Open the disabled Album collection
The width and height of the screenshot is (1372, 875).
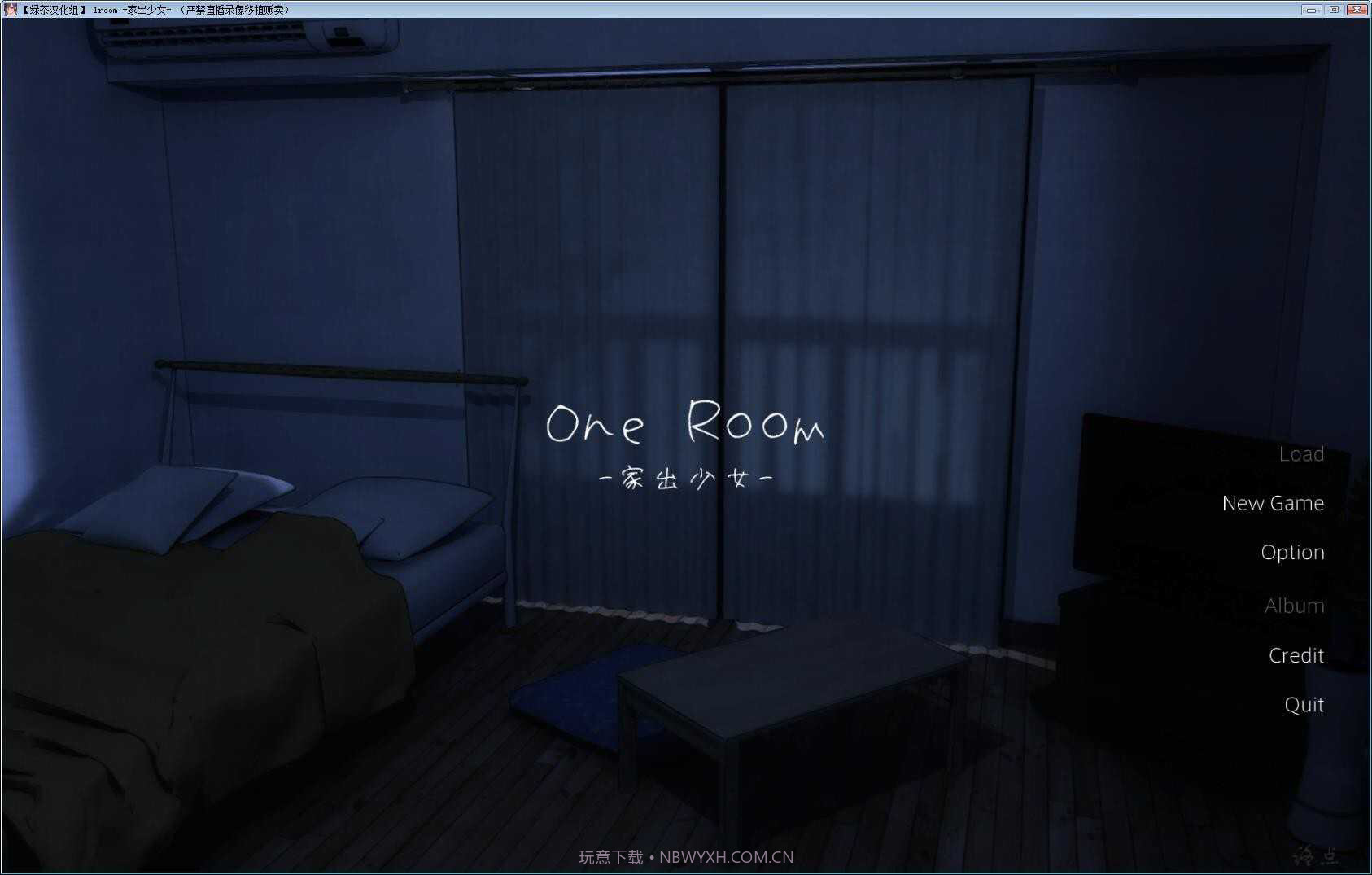click(1294, 606)
